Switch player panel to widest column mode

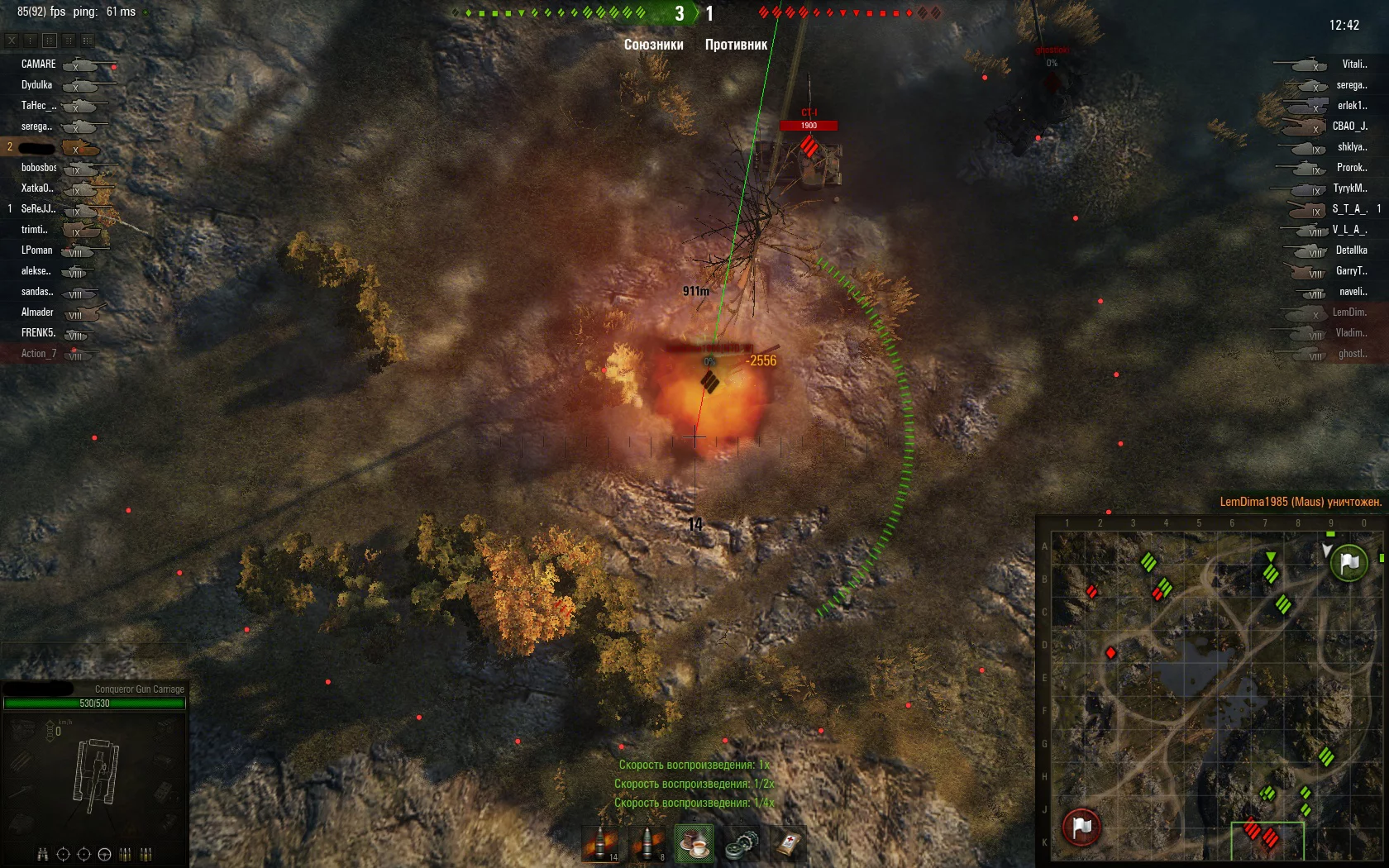tap(87, 40)
